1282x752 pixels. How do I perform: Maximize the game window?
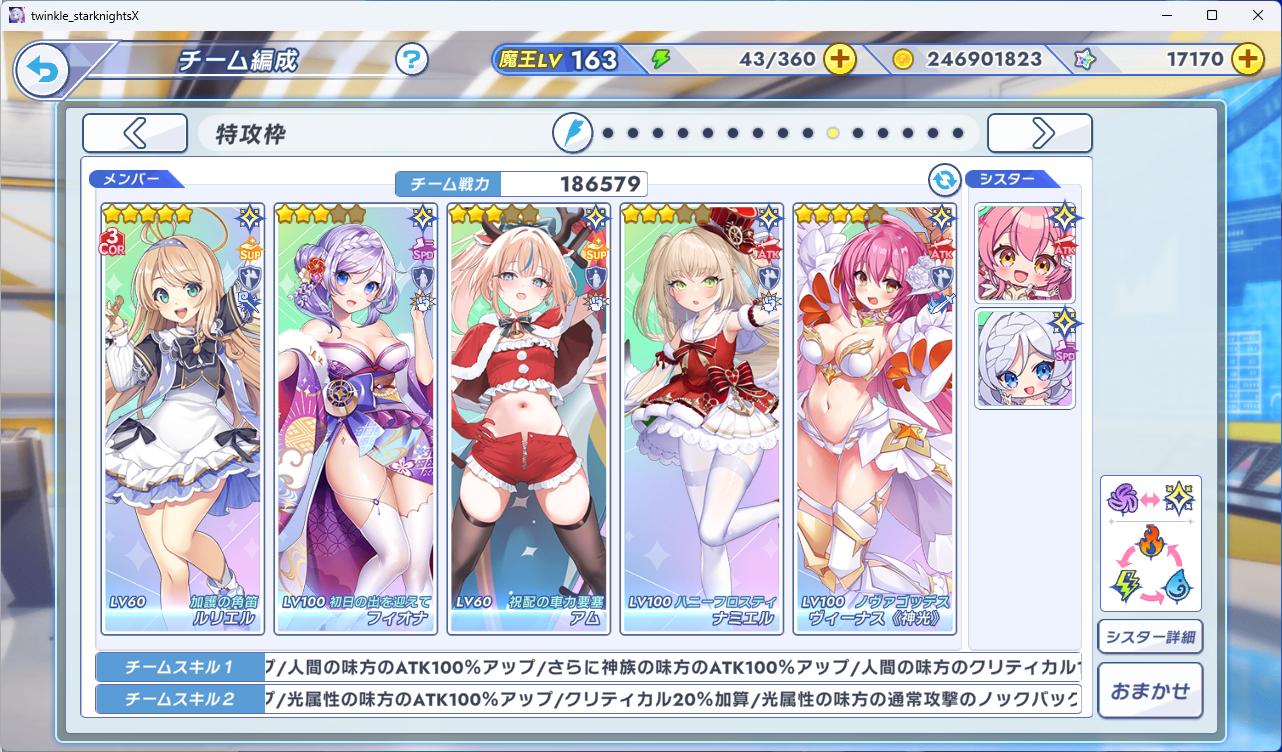pos(1212,15)
